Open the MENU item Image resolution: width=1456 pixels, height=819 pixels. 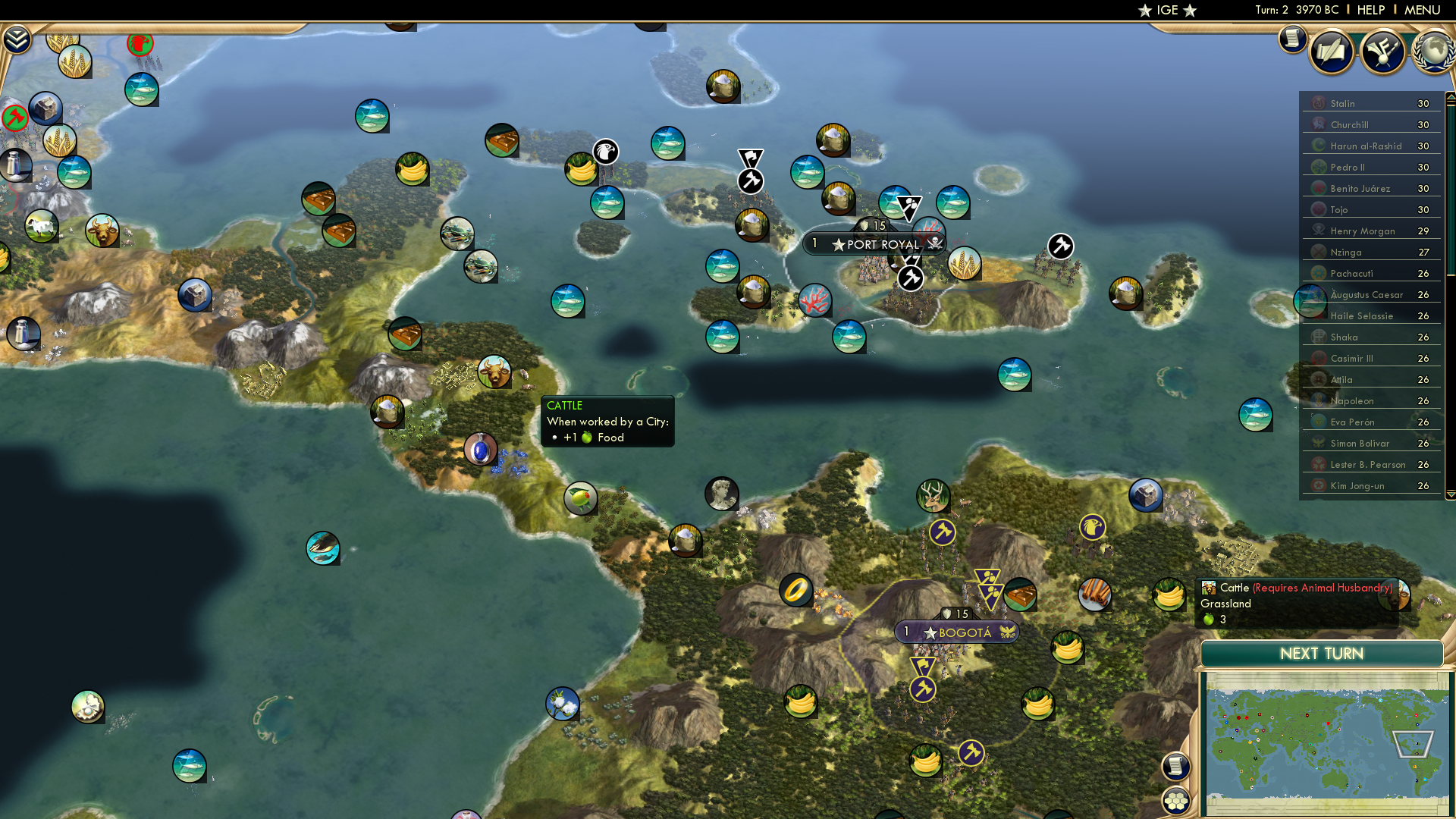point(1423,10)
